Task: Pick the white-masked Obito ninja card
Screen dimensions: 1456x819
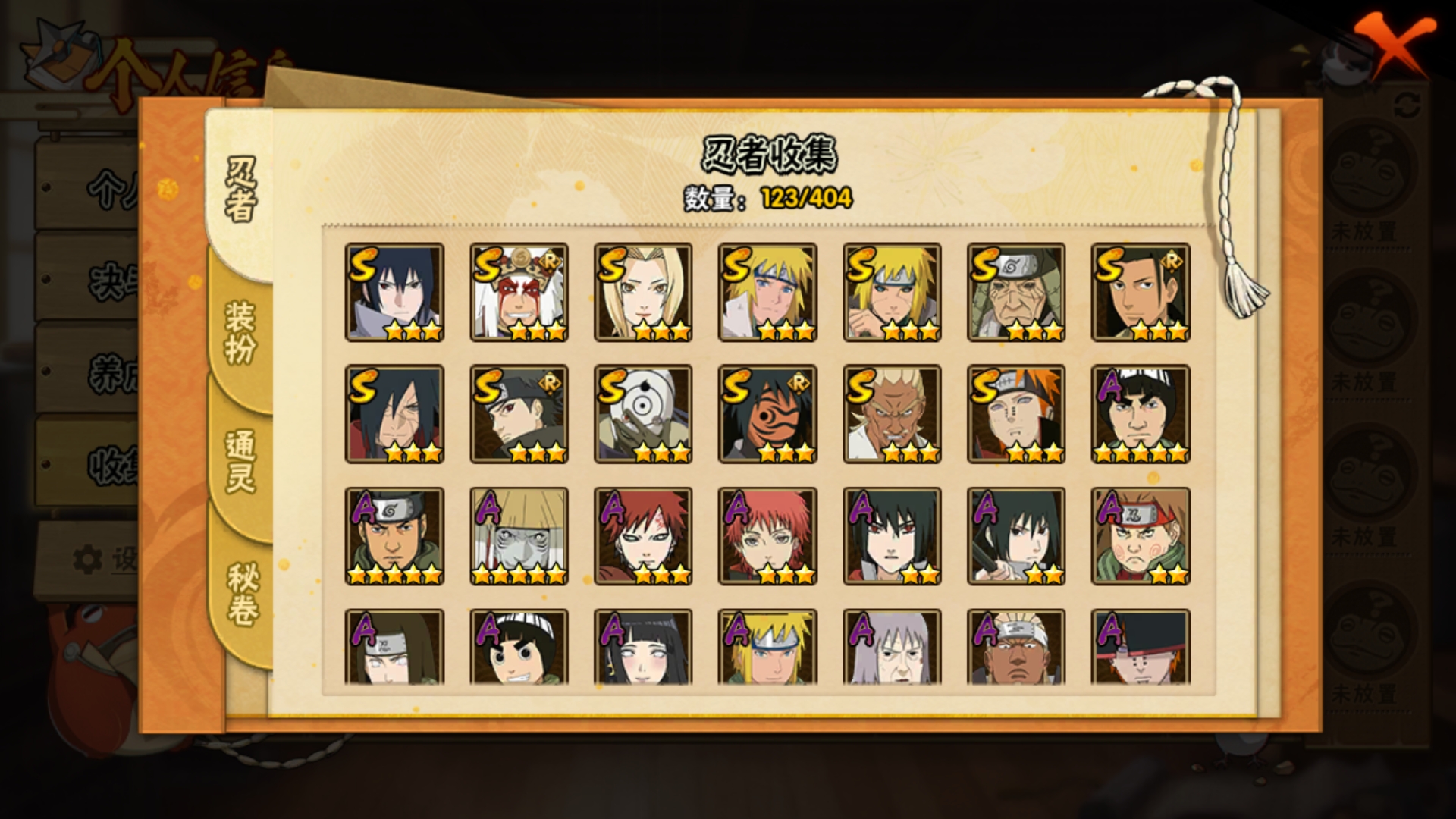Action: (643, 414)
